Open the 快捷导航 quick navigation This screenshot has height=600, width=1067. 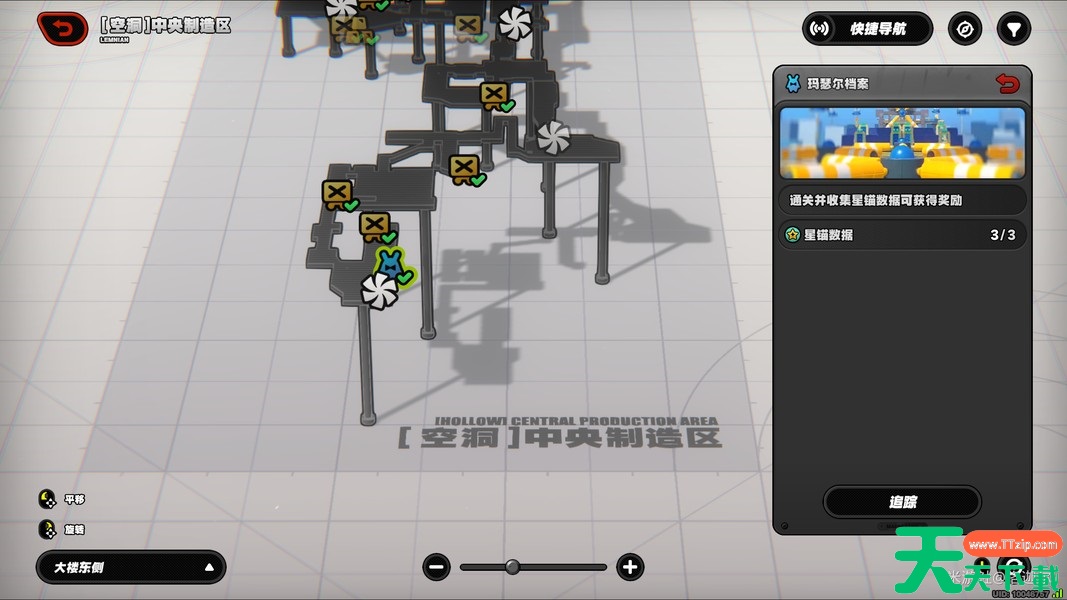click(867, 29)
